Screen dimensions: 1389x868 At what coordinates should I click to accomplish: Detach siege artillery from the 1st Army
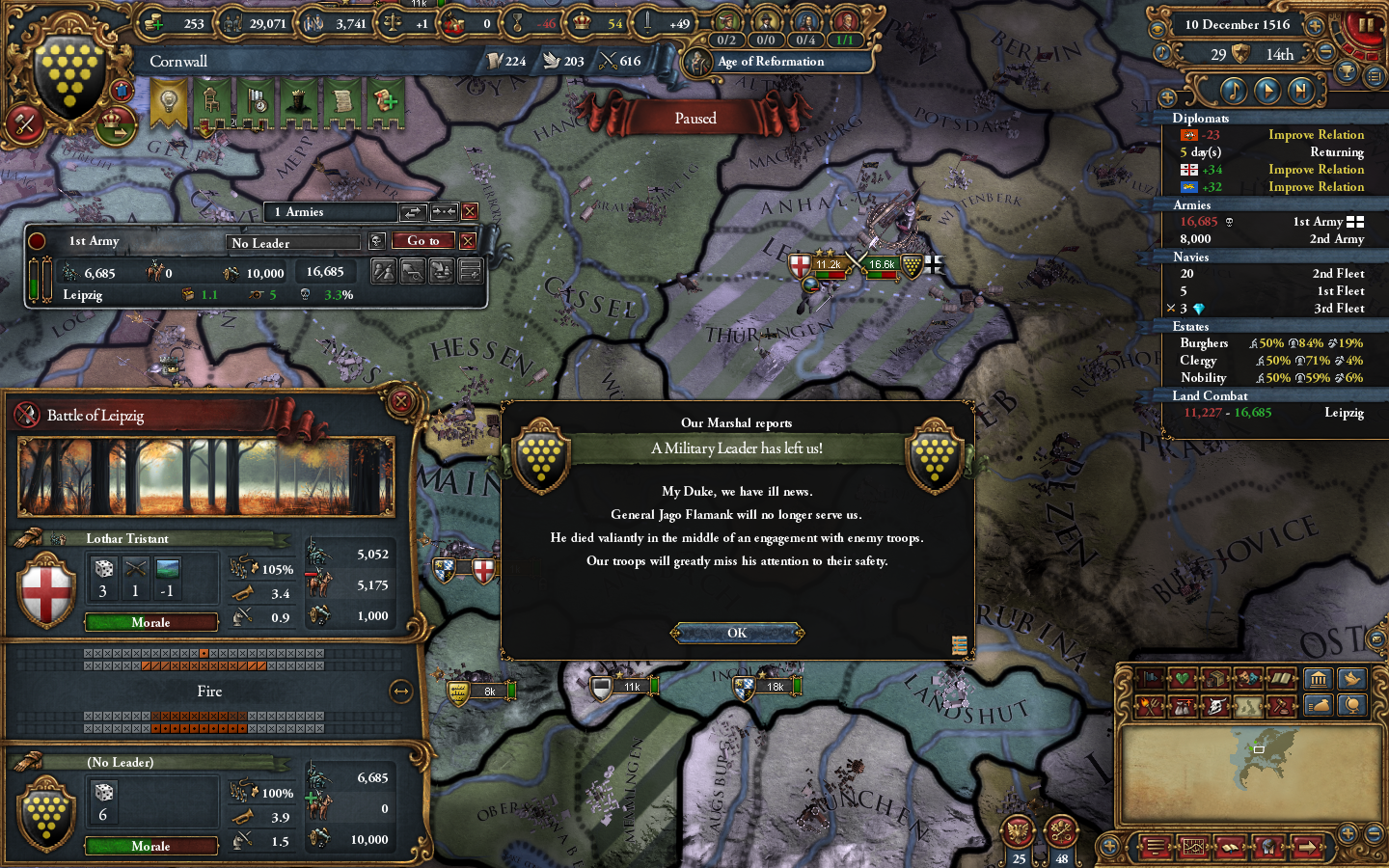click(413, 271)
